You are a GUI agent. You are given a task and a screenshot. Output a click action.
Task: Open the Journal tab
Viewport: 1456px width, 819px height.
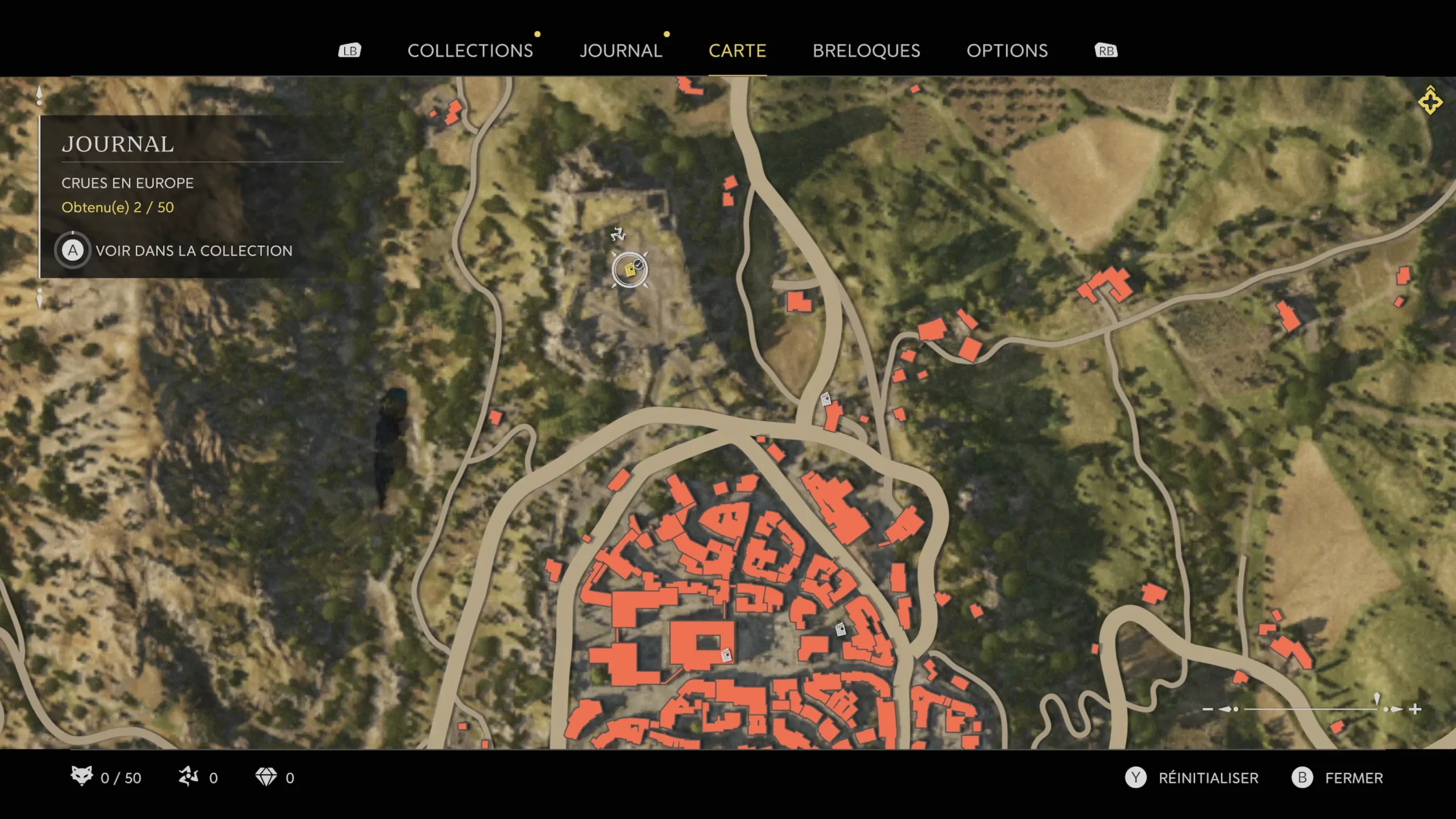[621, 51]
